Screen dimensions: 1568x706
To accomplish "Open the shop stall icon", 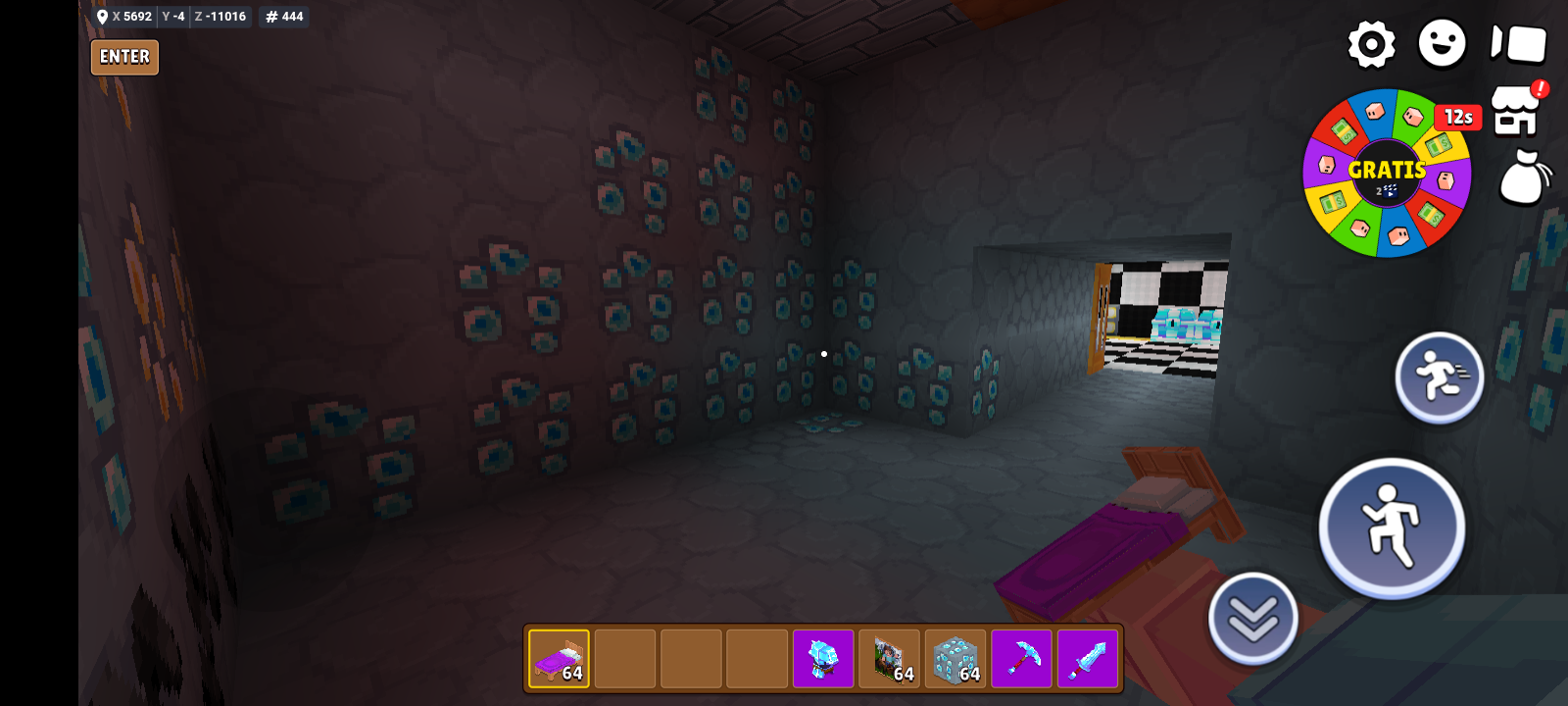I will coord(1515,111).
